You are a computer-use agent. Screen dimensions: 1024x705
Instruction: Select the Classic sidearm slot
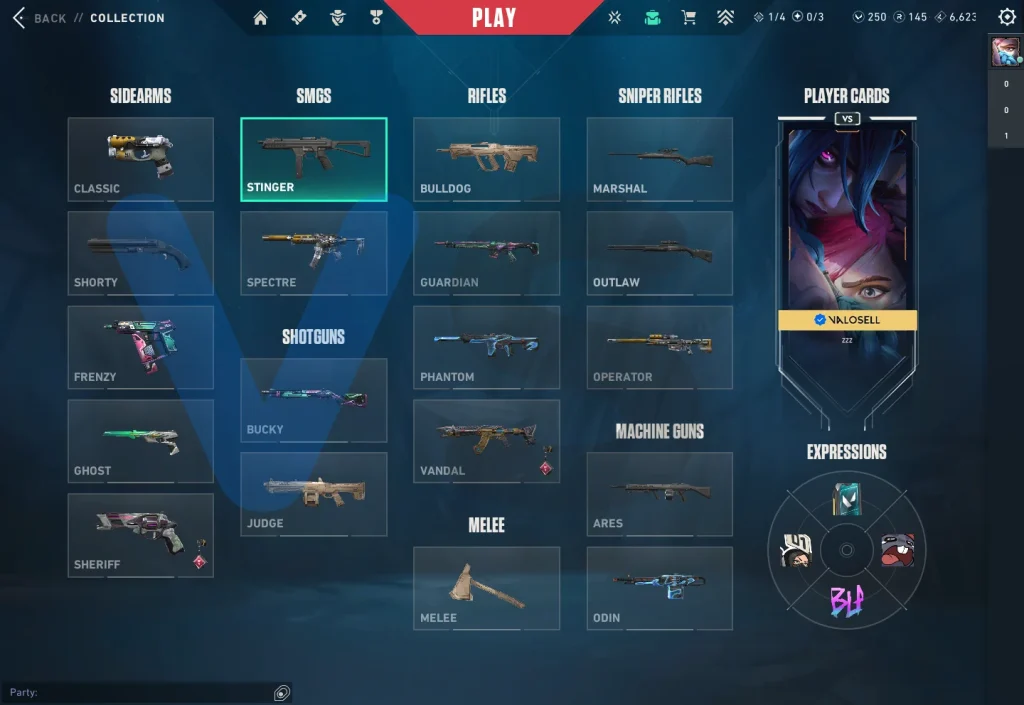(140, 159)
